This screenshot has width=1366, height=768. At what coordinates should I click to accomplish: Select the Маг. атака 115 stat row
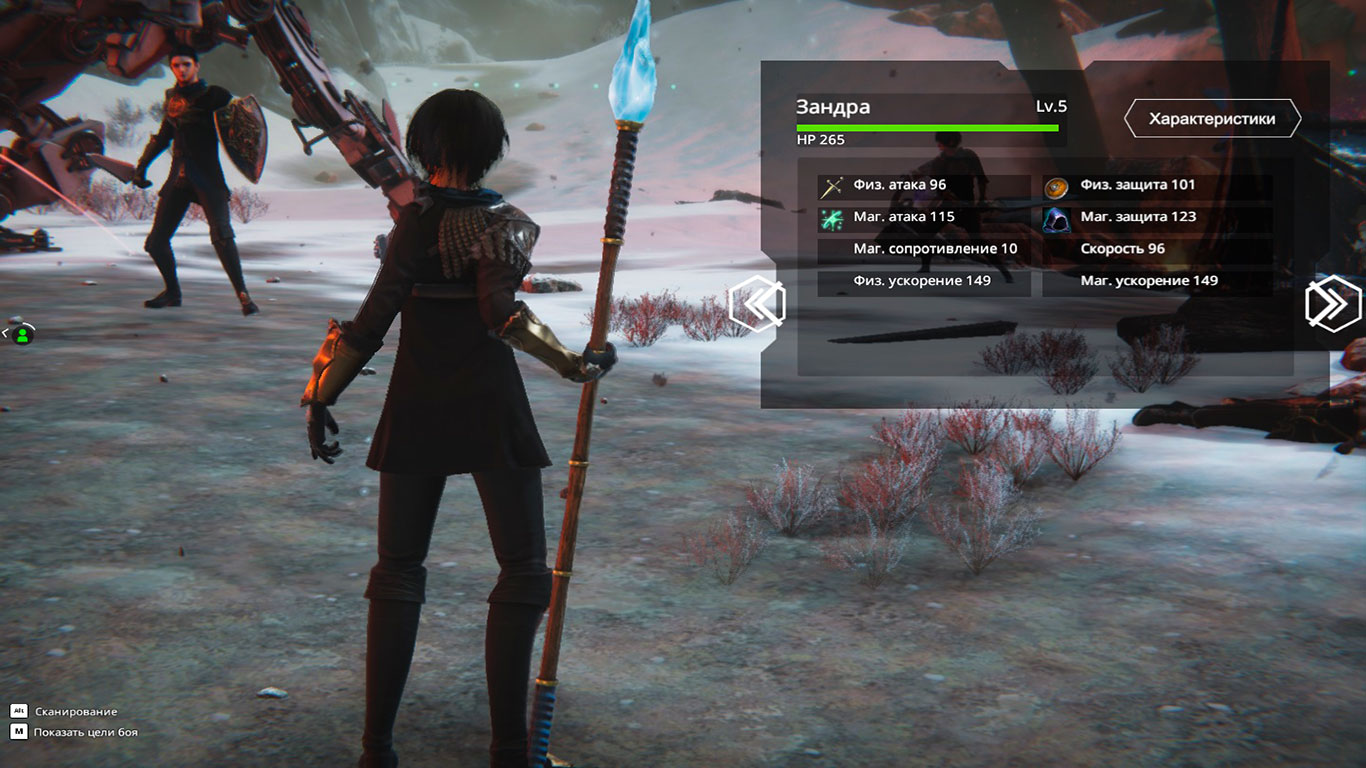click(x=924, y=217)
